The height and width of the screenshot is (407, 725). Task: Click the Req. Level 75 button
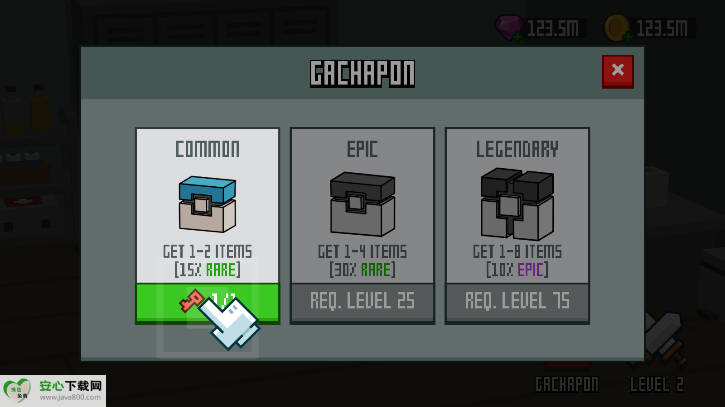(517, 301)
